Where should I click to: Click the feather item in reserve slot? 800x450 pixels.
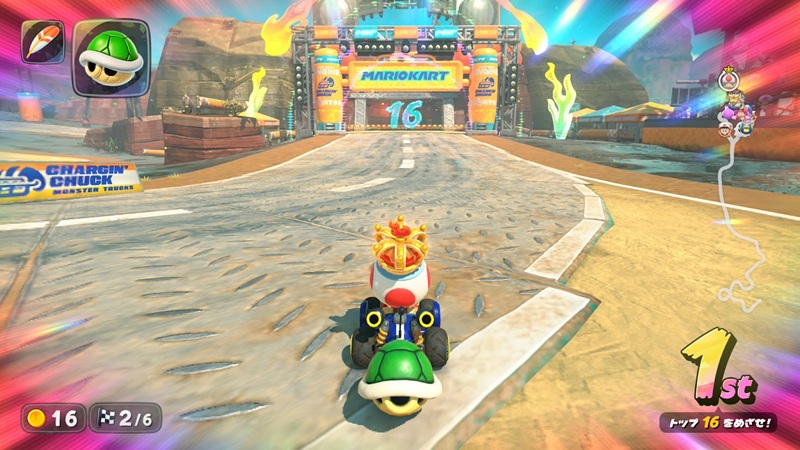click(x=42, y=43)
